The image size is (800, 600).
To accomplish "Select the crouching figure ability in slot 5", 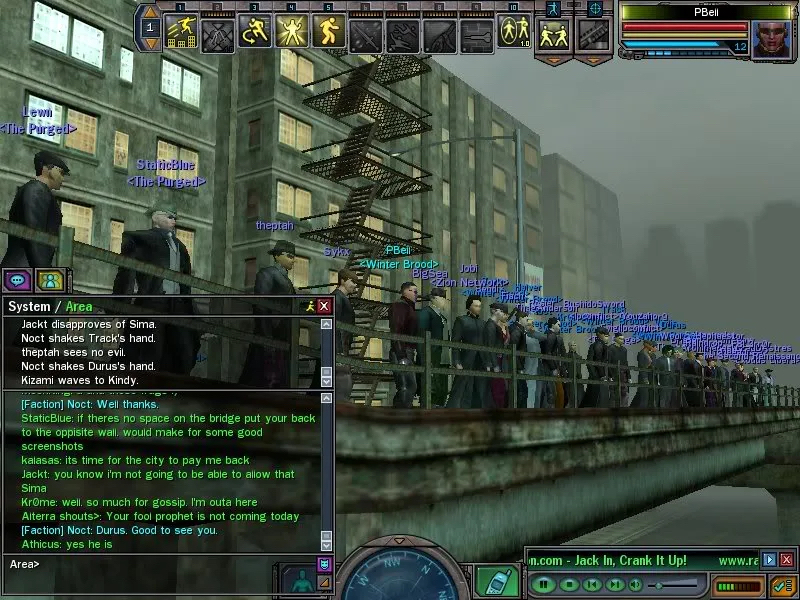I will coord(329,33).
